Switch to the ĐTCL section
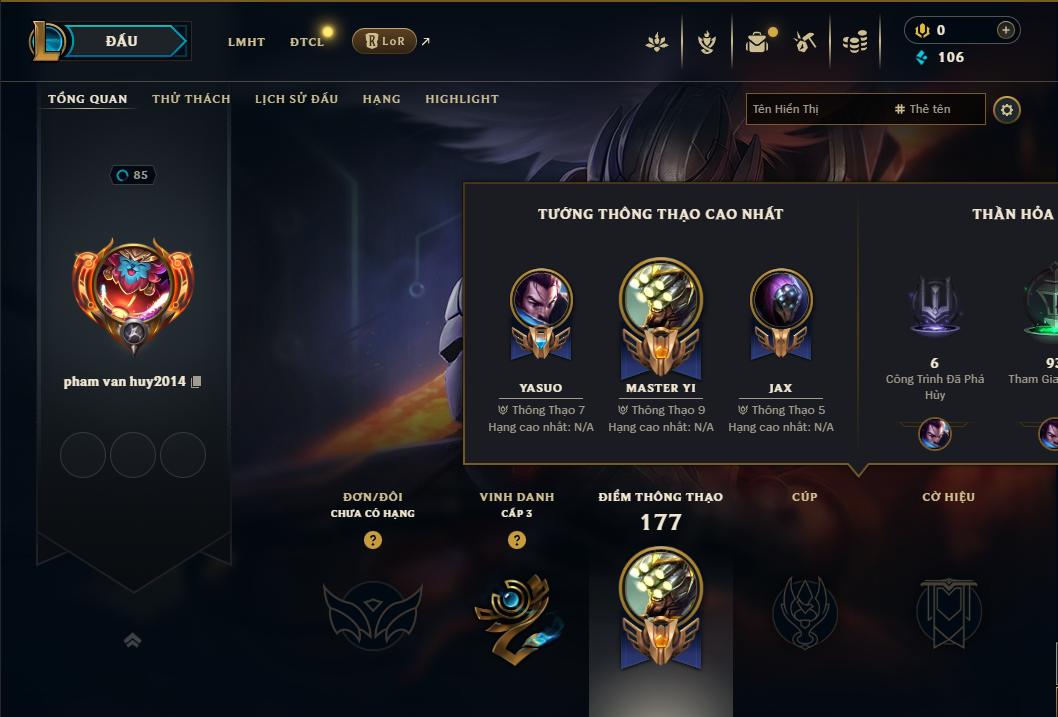Image resolution: width=1058 pixels, height=717 pixels. point(307,42)
